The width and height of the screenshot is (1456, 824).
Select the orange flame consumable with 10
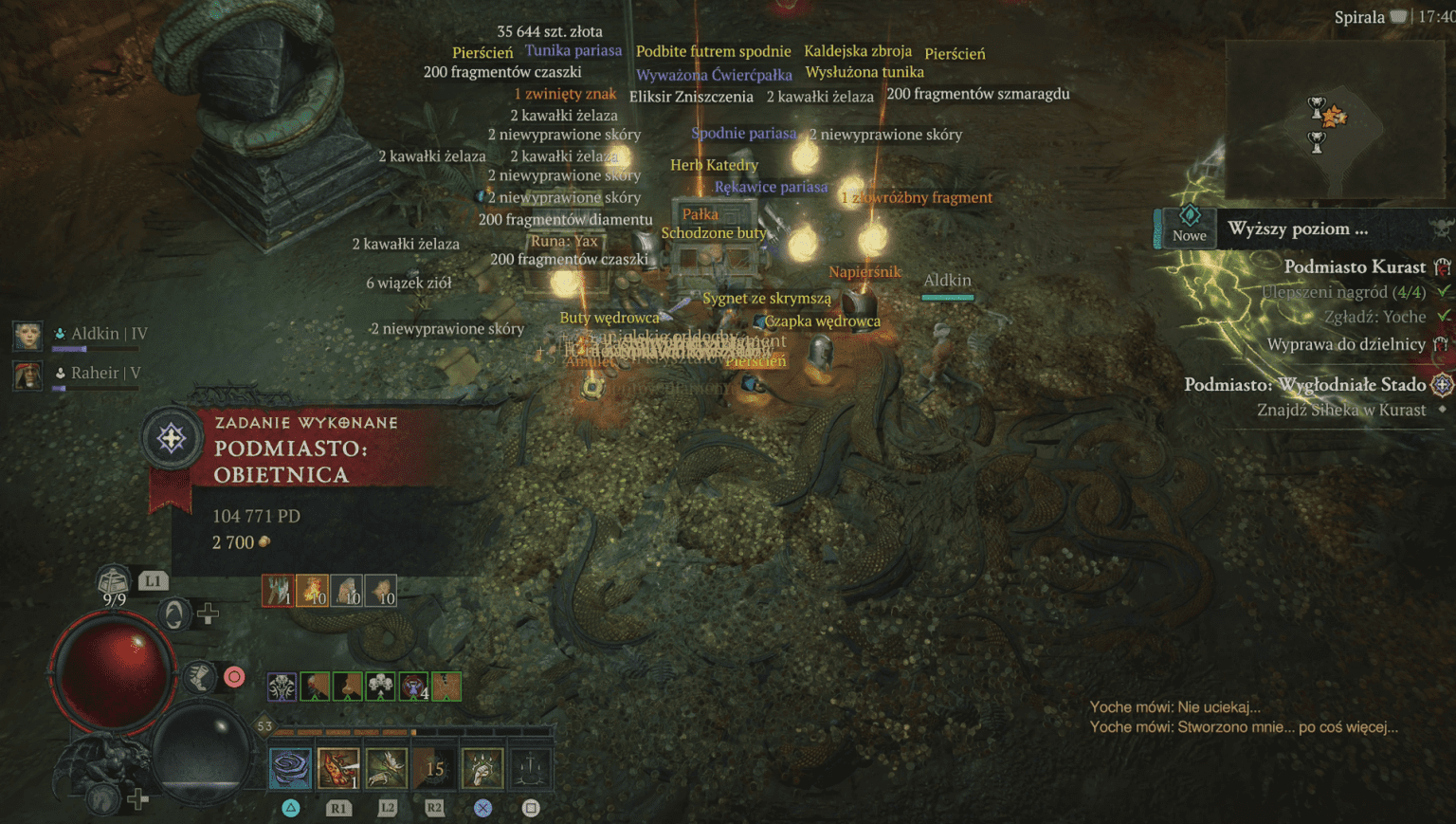[313, 591]
